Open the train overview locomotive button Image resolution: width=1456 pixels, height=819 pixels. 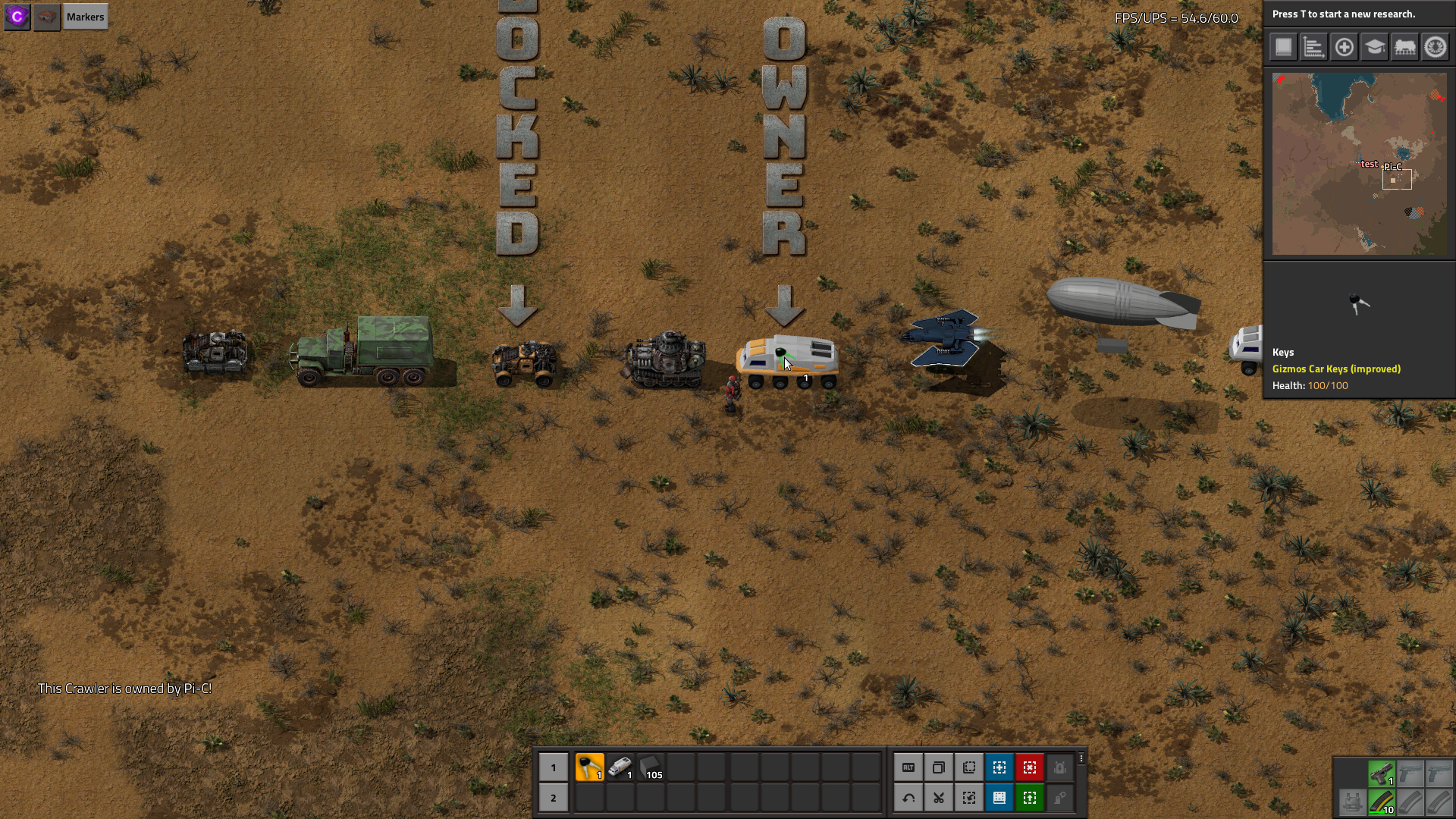point(1404,47)
